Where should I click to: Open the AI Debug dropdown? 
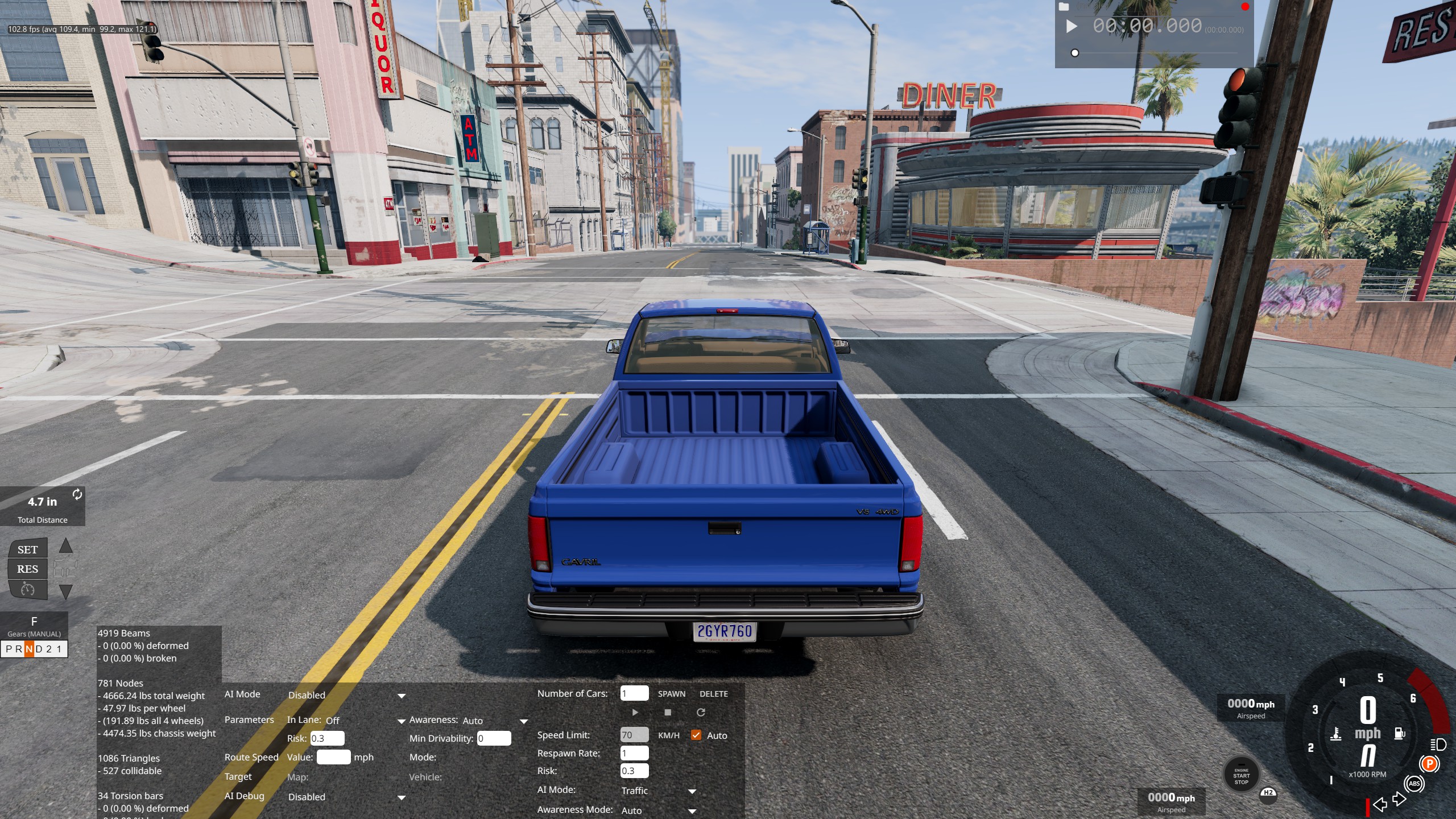(346, 797)
